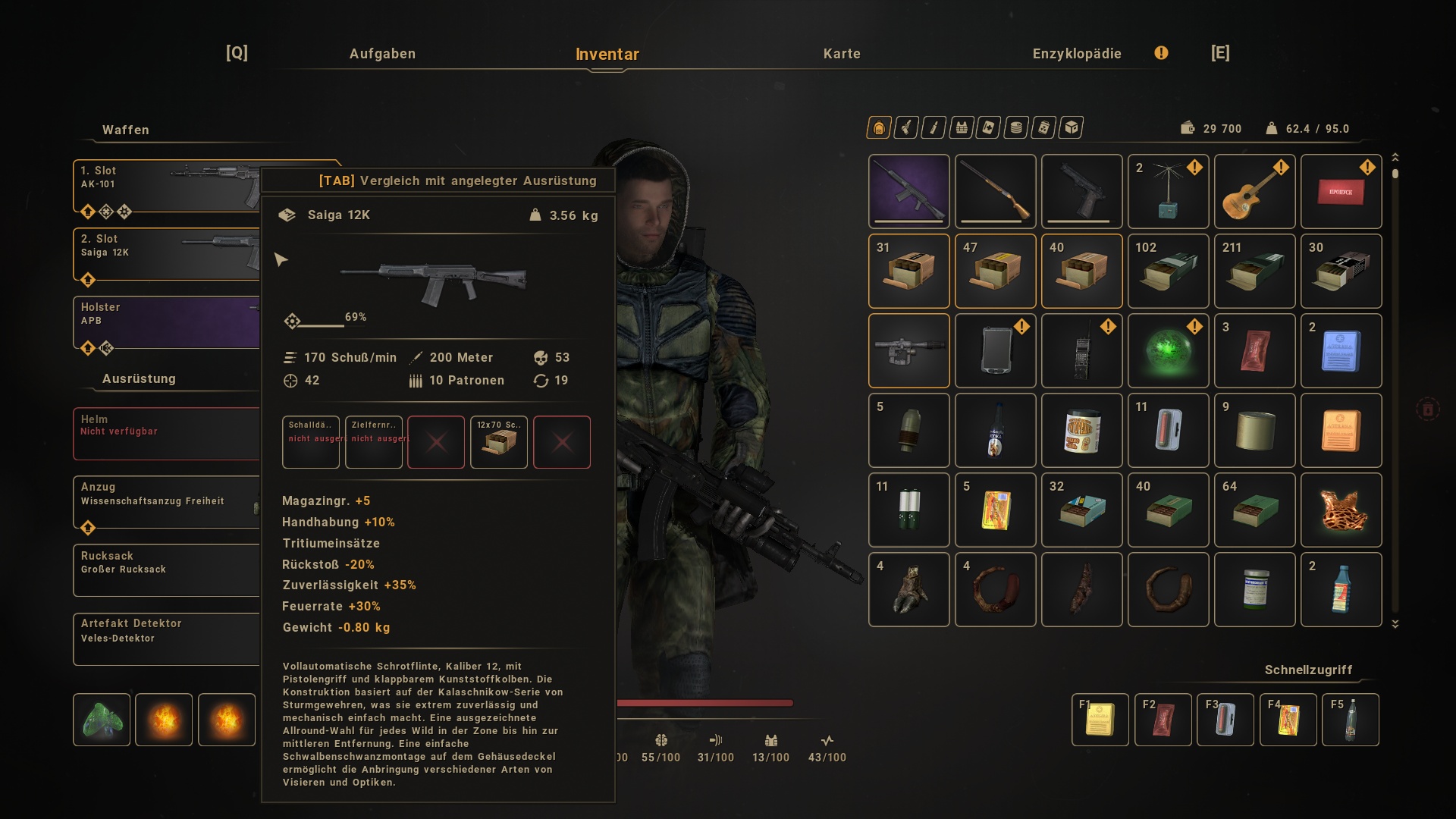Switch to the Karte tab
The height and width of the screenshot is (819, 1456).
click(842, 54)
